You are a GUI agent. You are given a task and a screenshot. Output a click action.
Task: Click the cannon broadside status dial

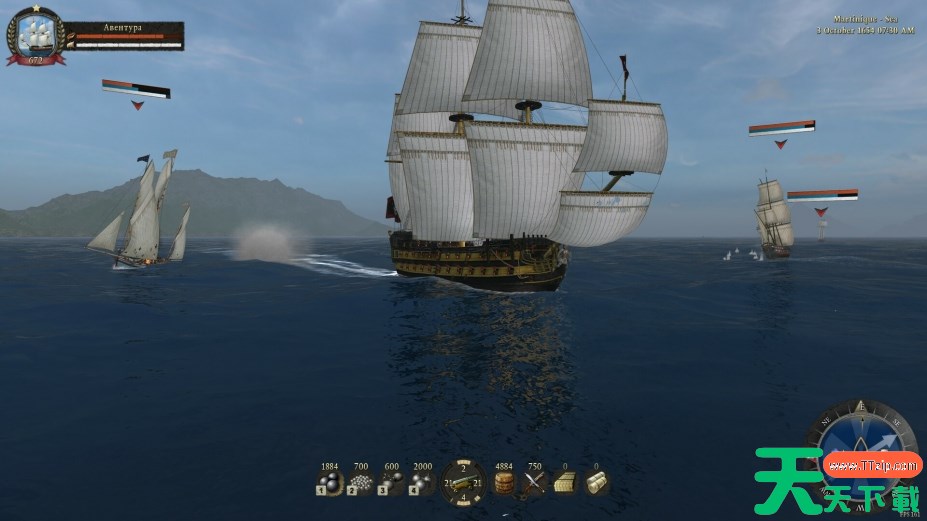[x=463, y=482]
